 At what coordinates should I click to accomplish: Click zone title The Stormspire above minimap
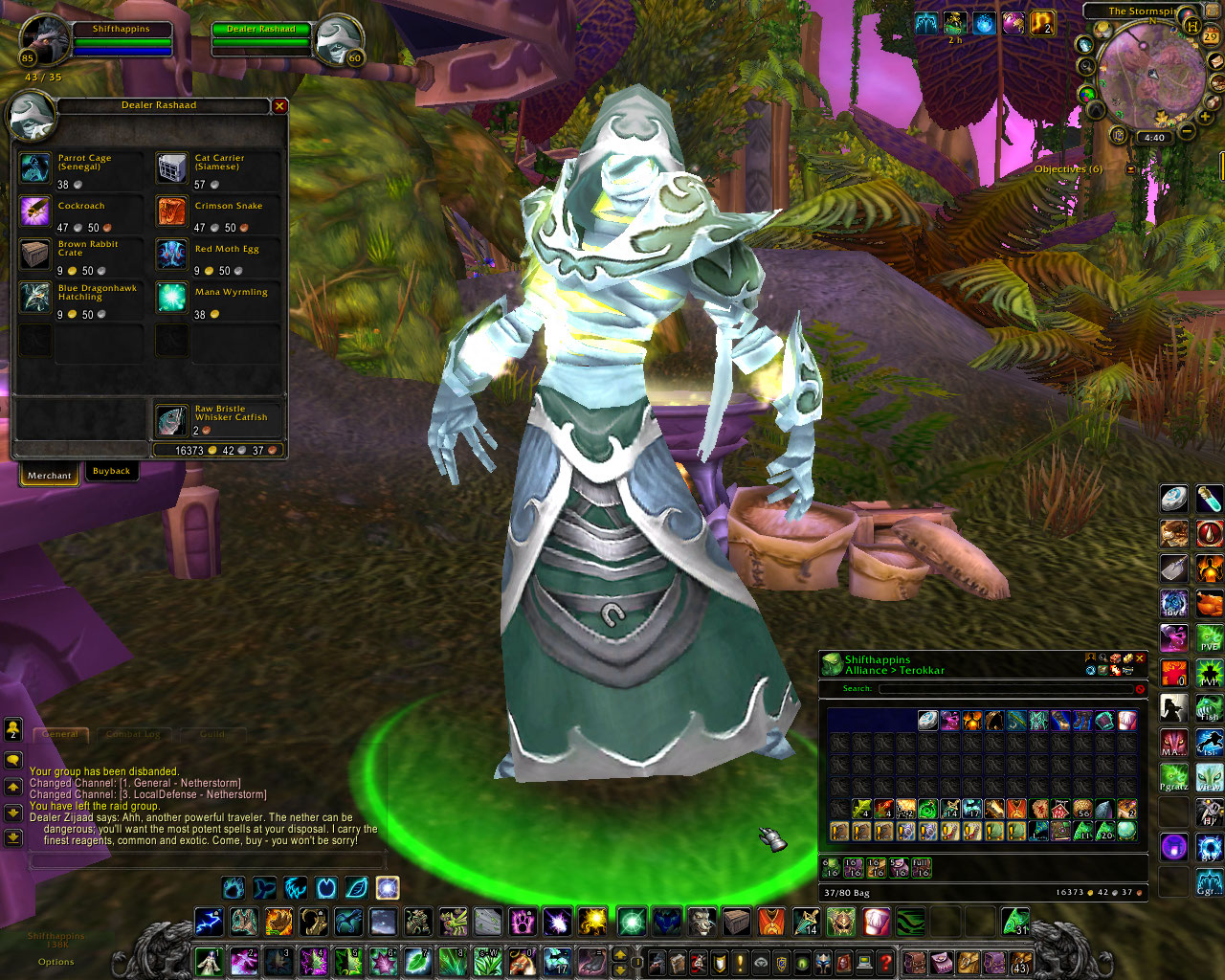click(x=1144, y=11)
